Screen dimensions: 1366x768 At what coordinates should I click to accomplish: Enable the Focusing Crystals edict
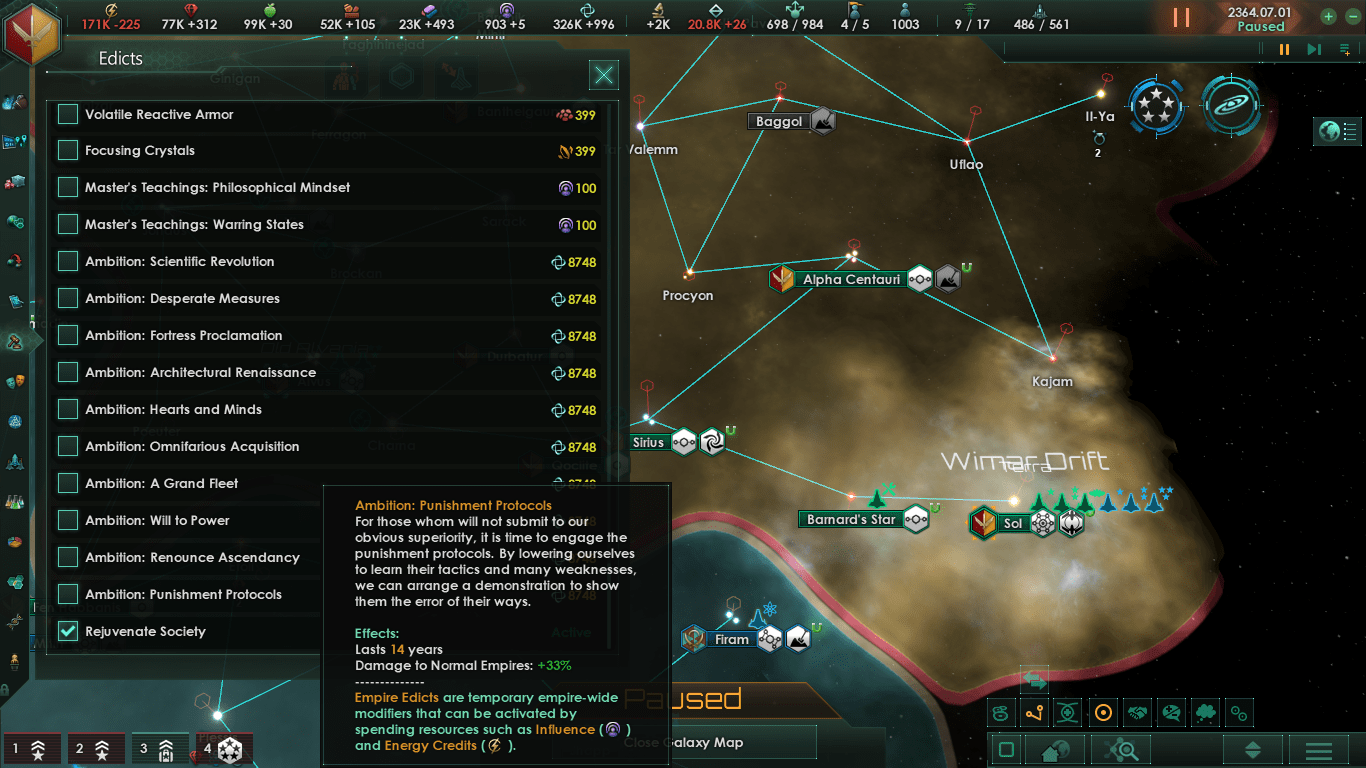68,151
